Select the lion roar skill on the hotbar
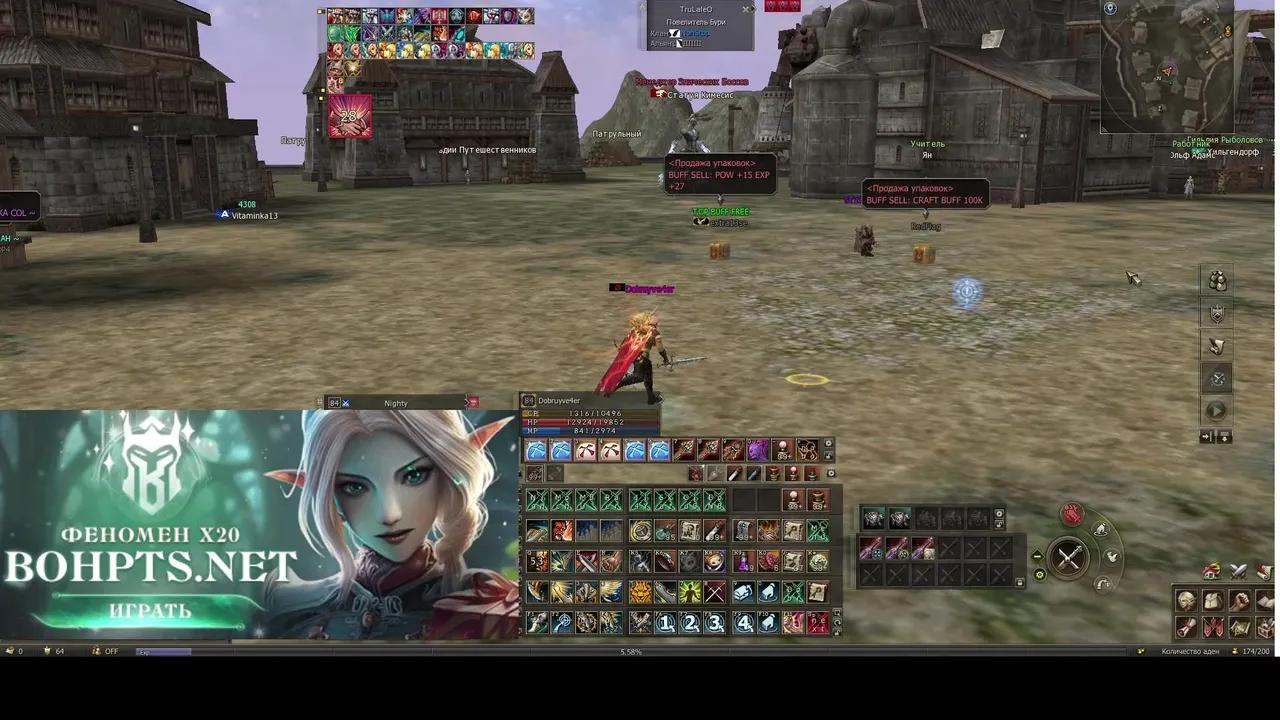Screen dimensions: 1280x720 pos(638,592)
